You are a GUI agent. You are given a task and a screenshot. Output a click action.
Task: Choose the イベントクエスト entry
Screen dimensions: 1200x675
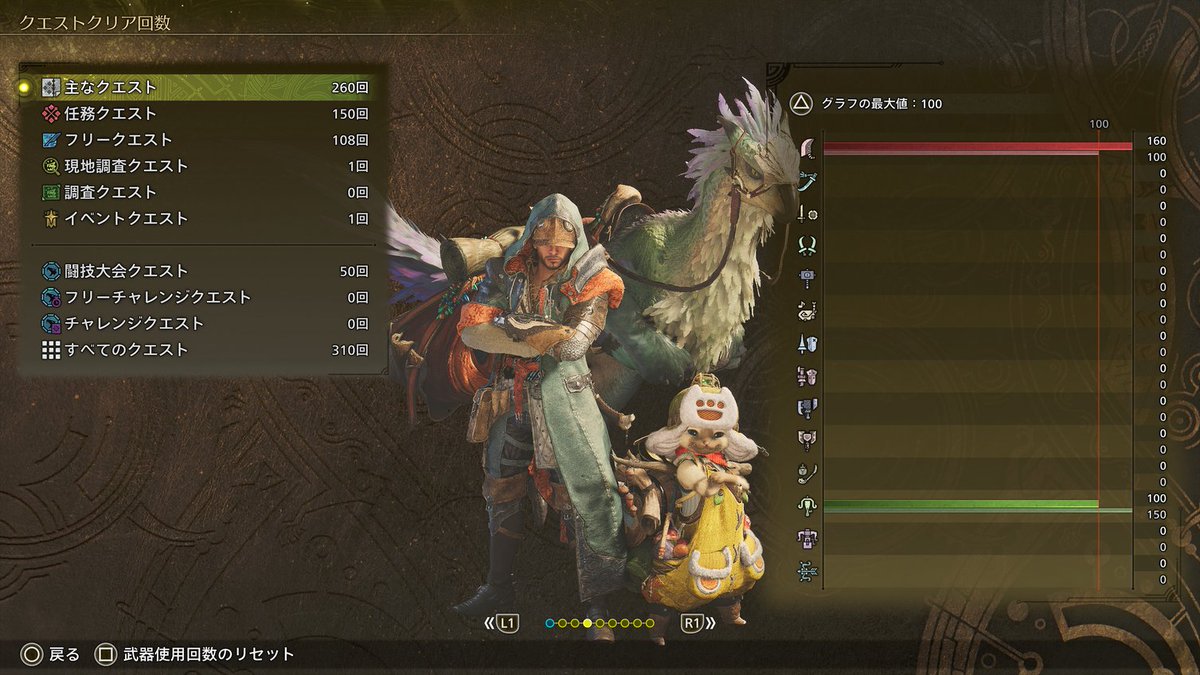[x=200, y=218]
